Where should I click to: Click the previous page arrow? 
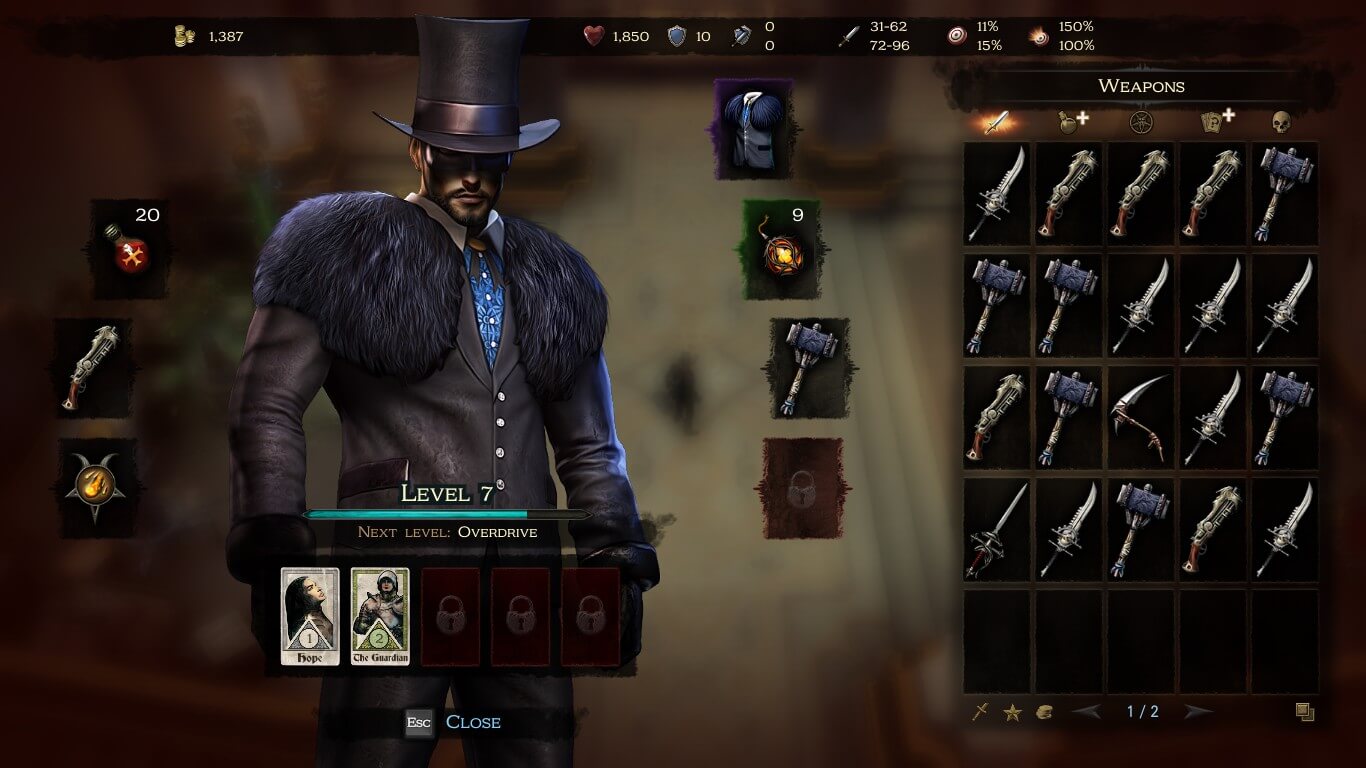pos(1088,711)
